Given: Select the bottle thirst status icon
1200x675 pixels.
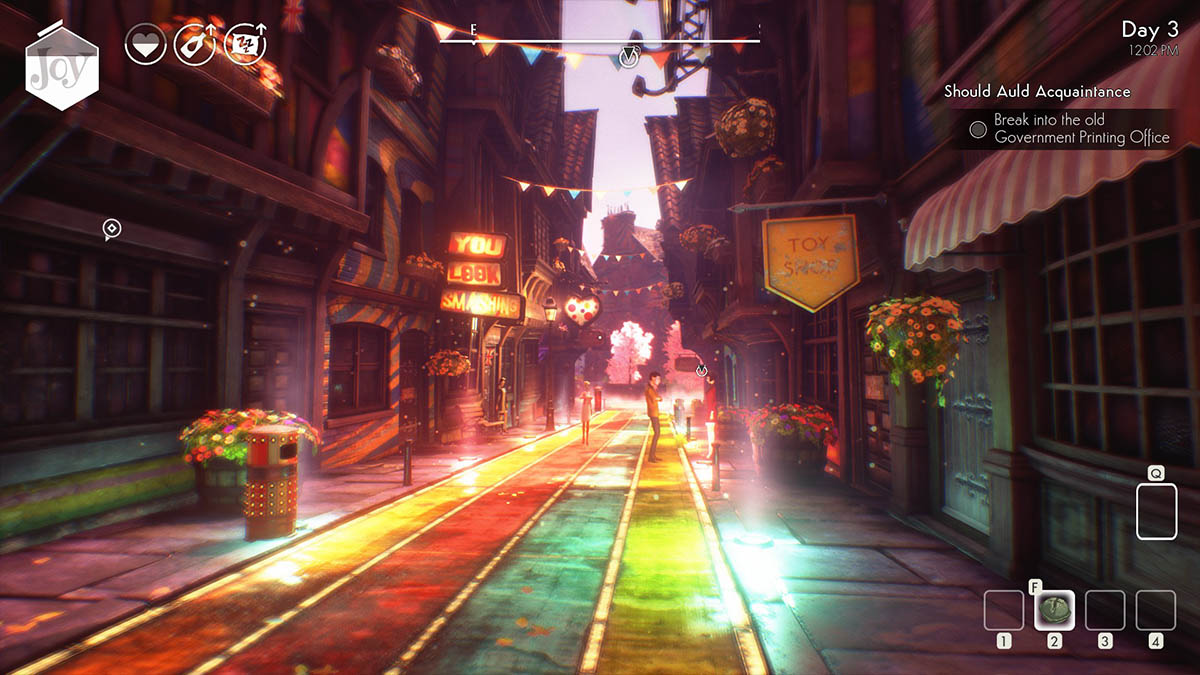Looking at the screenshot, I should pos(195,45).
